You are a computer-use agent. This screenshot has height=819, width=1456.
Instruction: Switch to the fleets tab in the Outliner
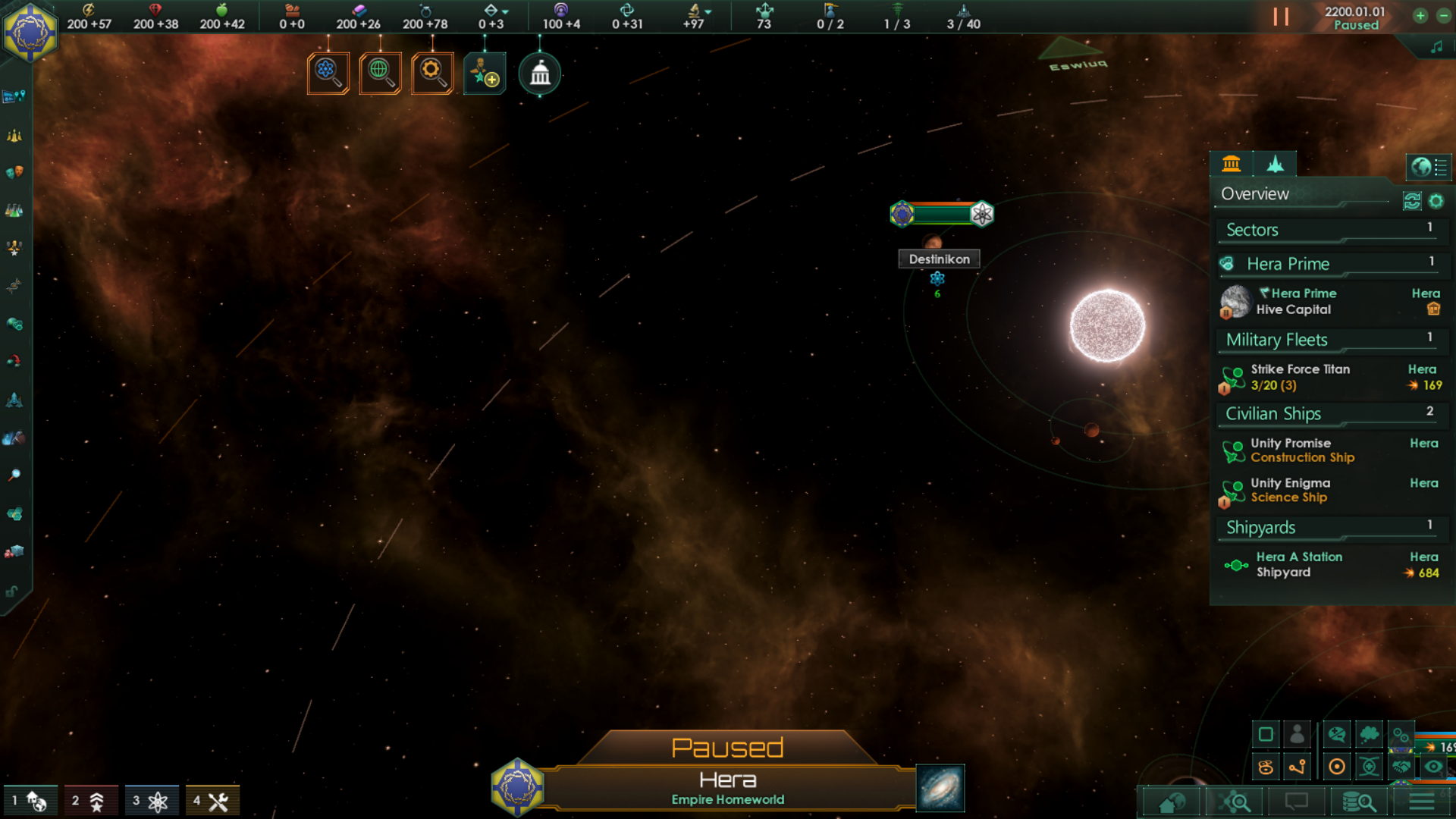[1276, 163]
